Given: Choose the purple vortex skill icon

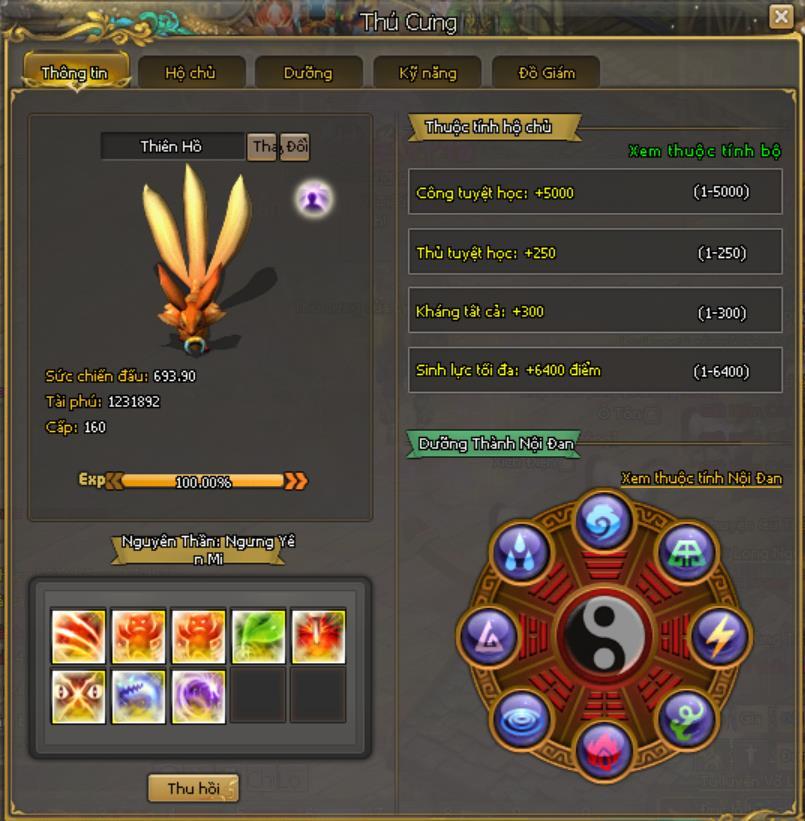Looking at the screenshot, I should tap(199, 696).
